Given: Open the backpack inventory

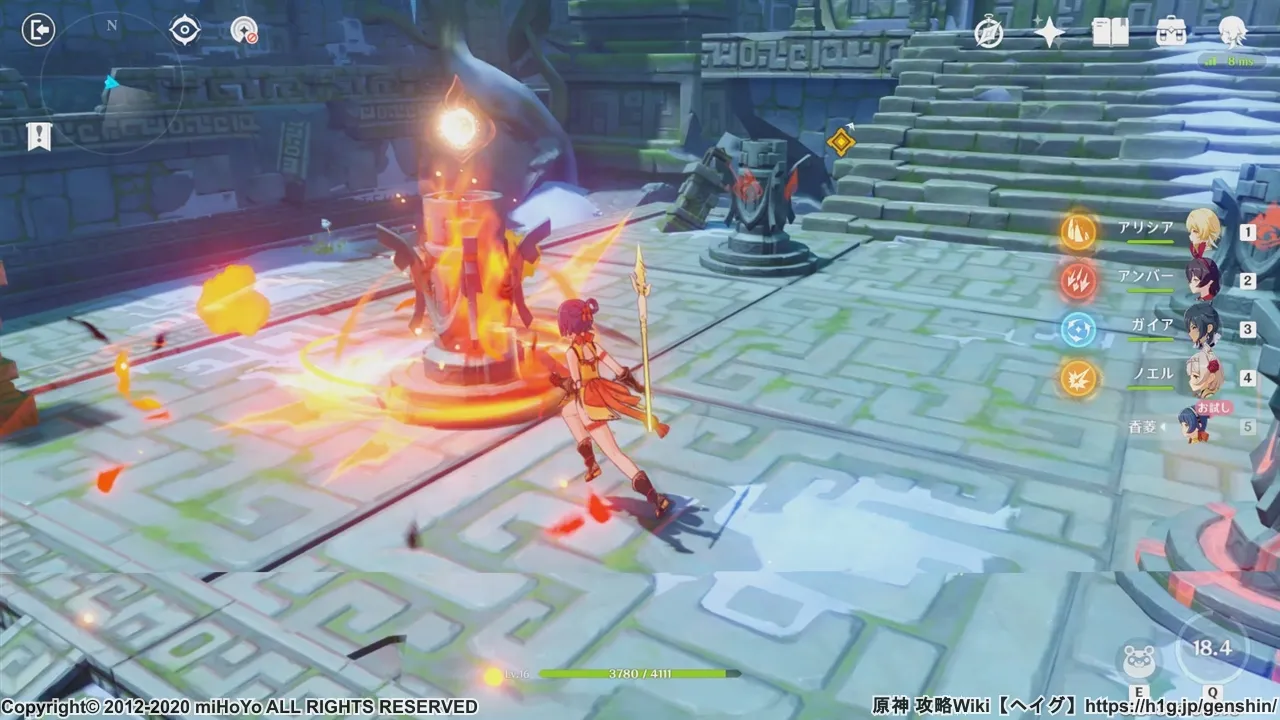Looking at the screenshot, I should click(1171, 33).
